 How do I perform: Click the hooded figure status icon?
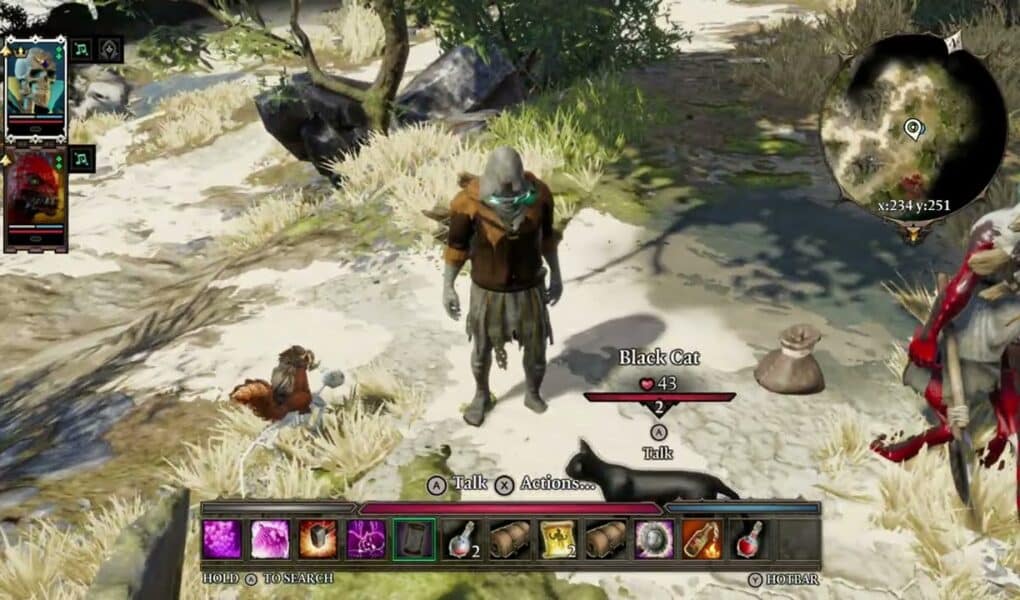point(109,49)
